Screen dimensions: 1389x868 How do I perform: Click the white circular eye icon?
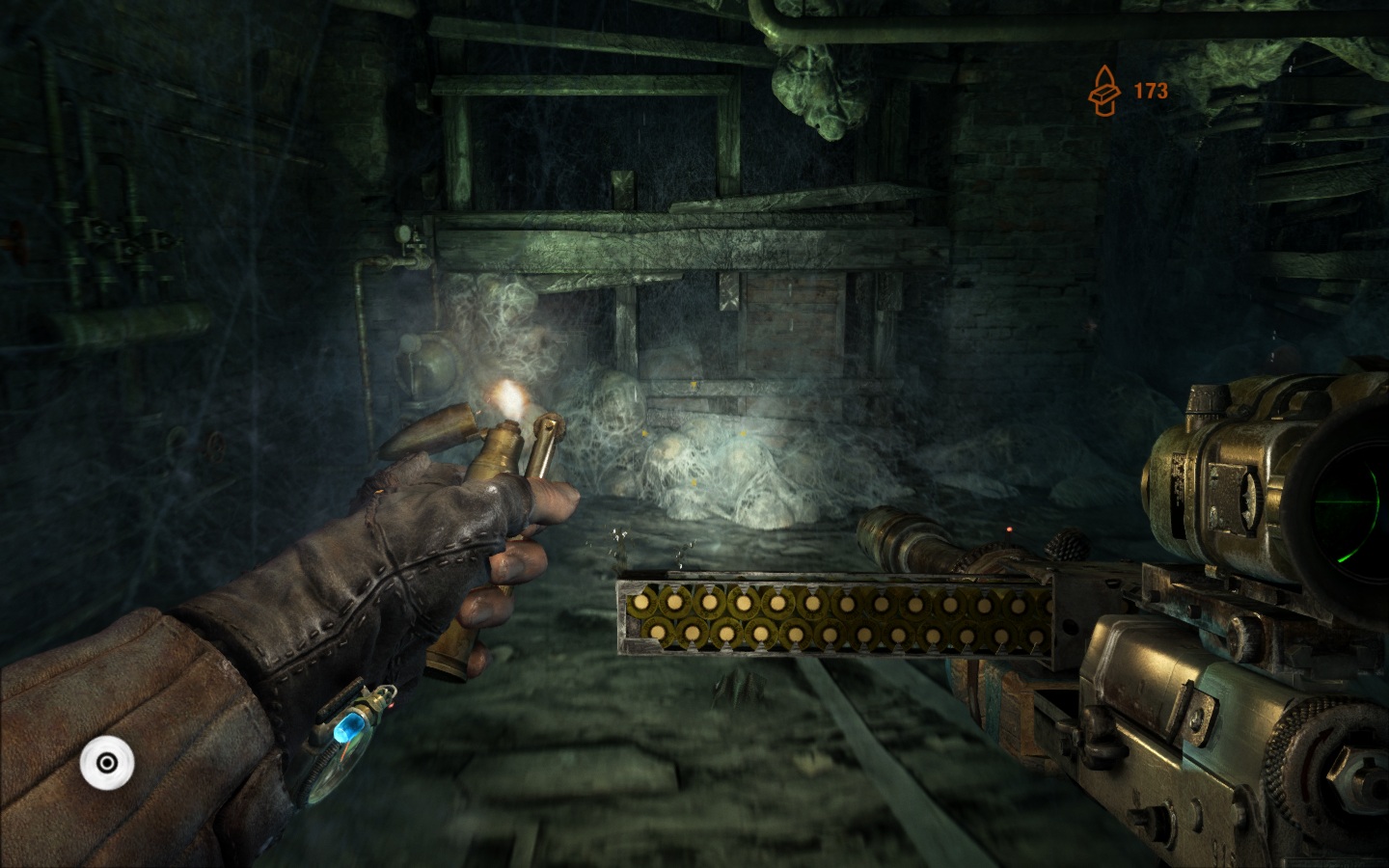[107, 764]
